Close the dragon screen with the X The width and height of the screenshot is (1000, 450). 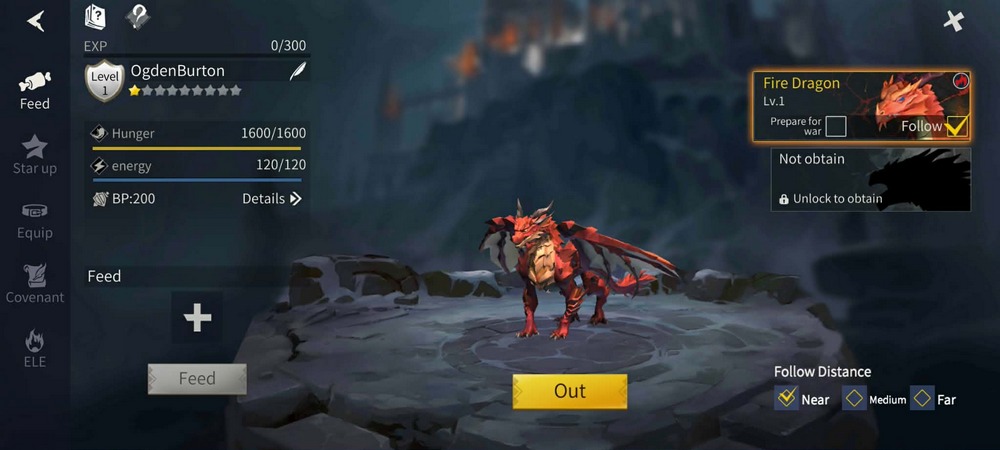pos(954,21)
